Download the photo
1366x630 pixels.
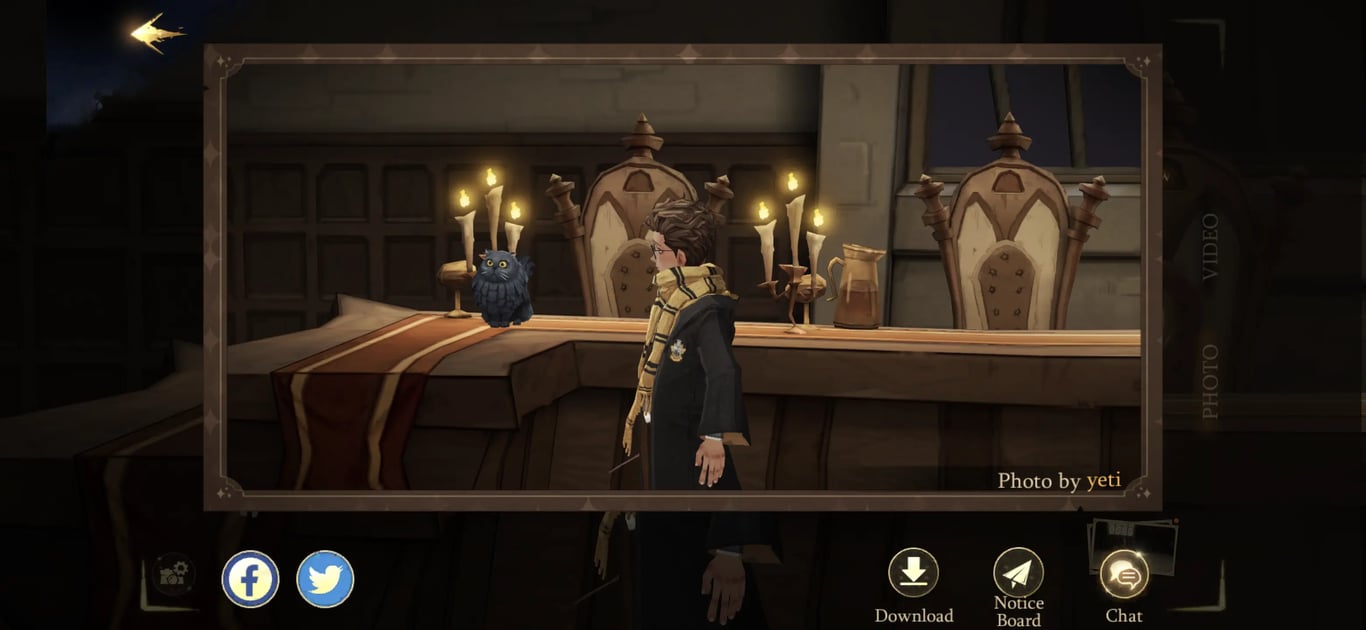[x=913, y=573]
